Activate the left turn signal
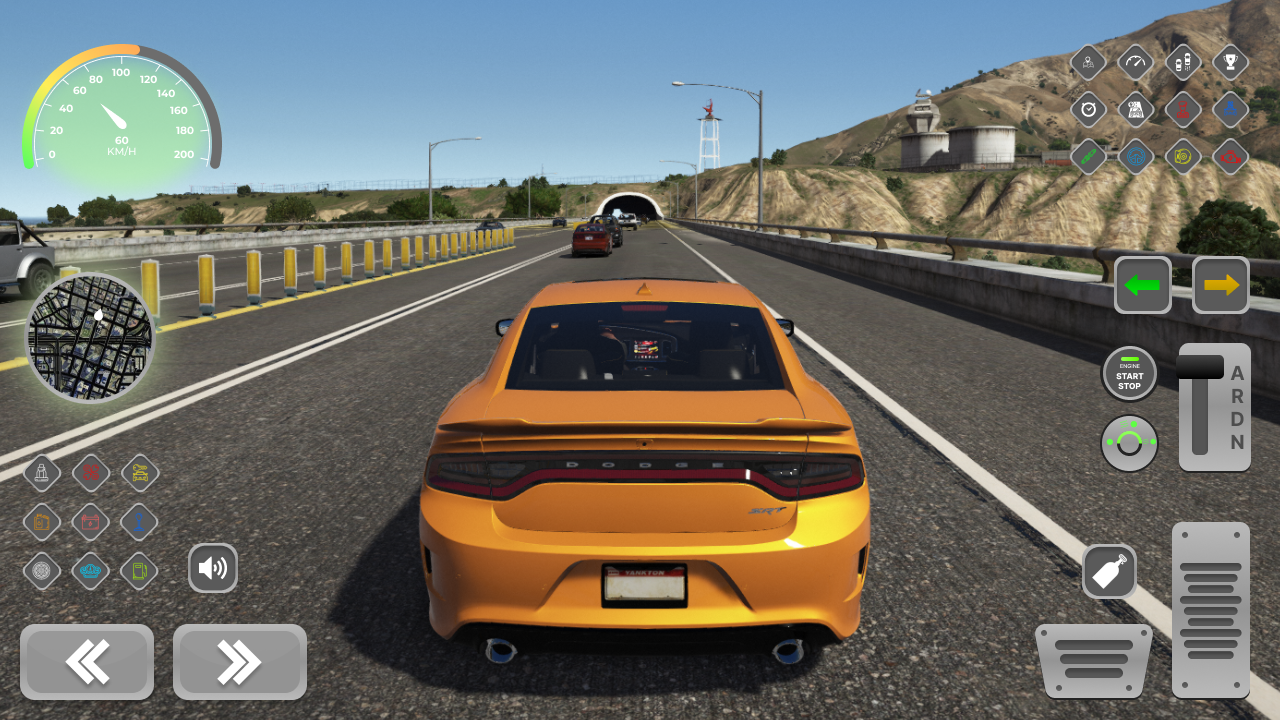Image resolution: width=1280 pixels, height=720 pixels. [1143, 285]
